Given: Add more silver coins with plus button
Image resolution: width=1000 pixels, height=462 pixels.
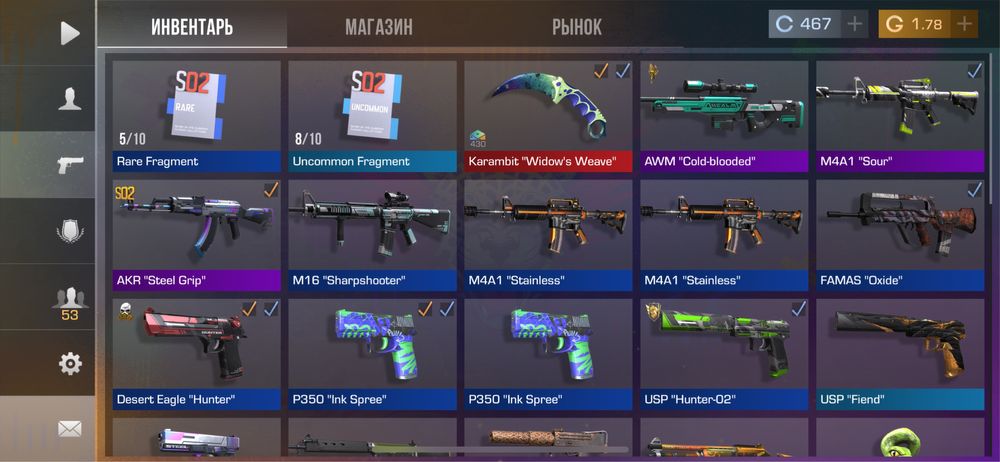Looking at the screenshot, I should point(855,24).
